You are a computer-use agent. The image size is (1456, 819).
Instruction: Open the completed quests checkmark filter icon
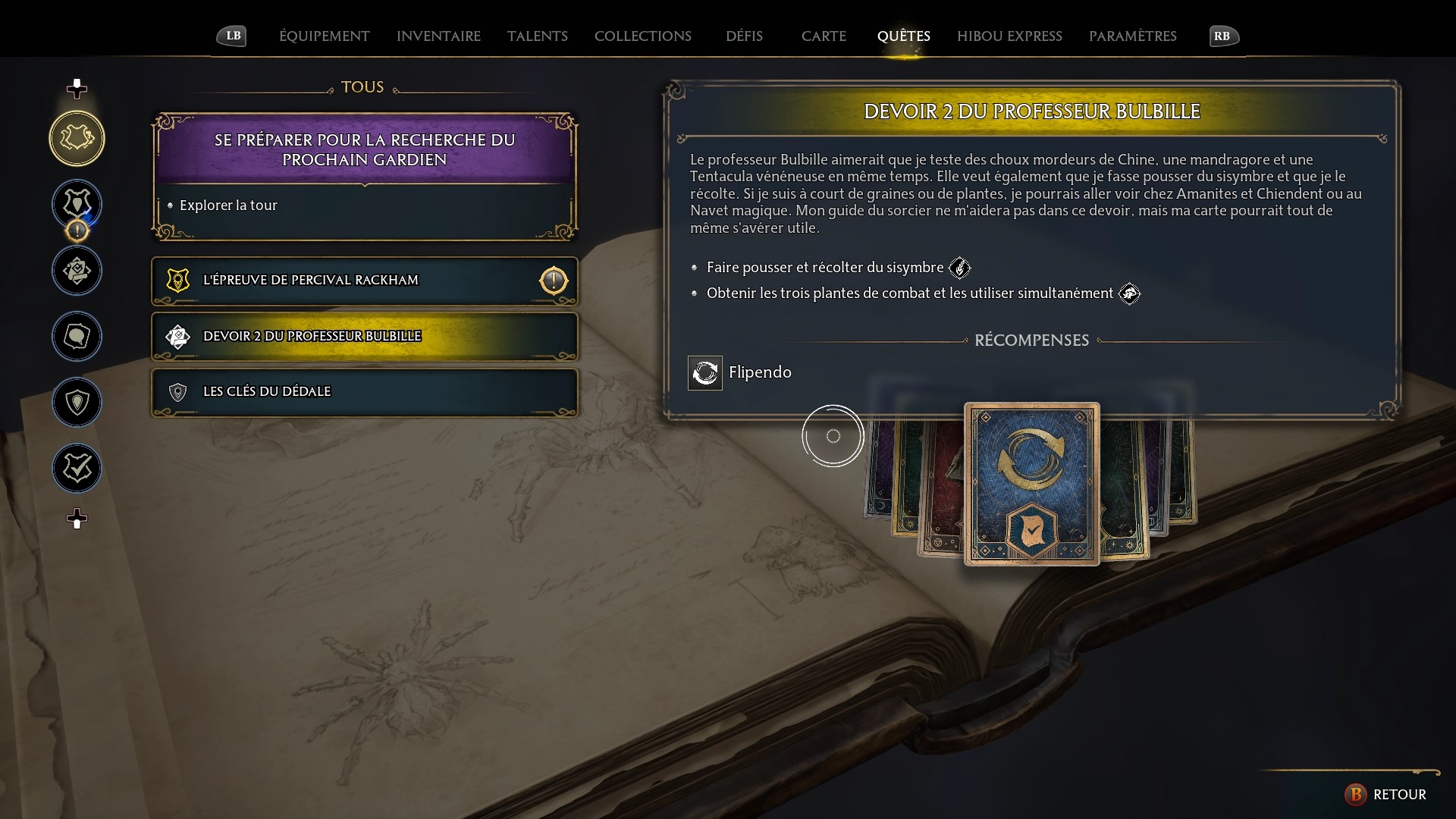tap(77, 468)
